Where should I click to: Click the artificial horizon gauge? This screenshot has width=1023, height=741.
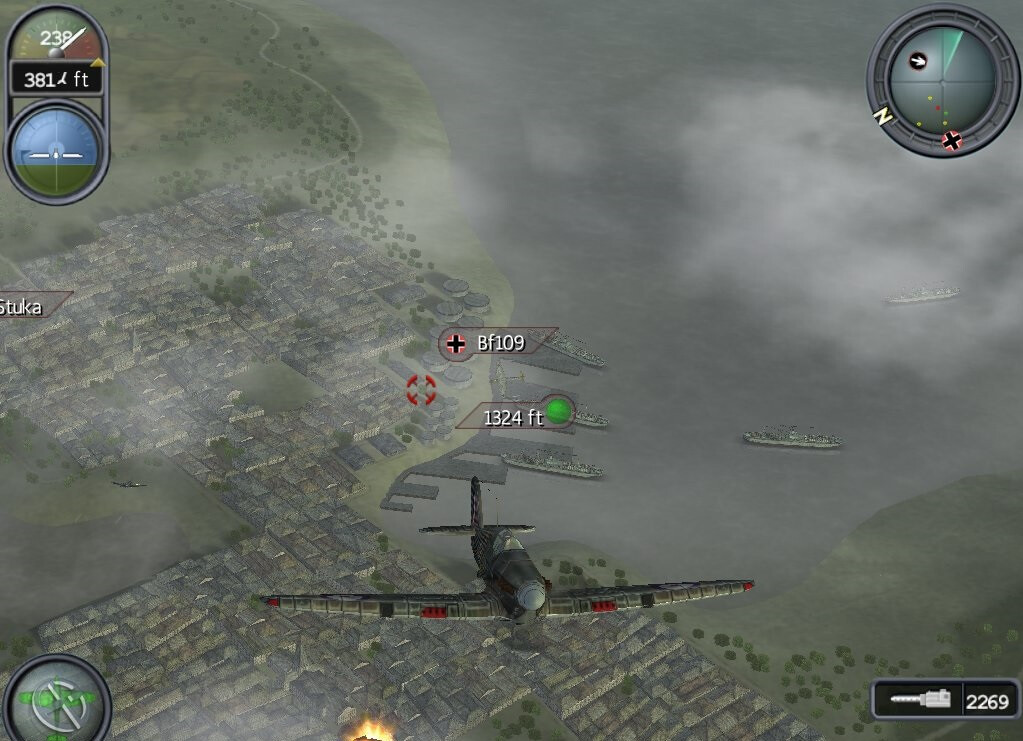click(57, 151)
